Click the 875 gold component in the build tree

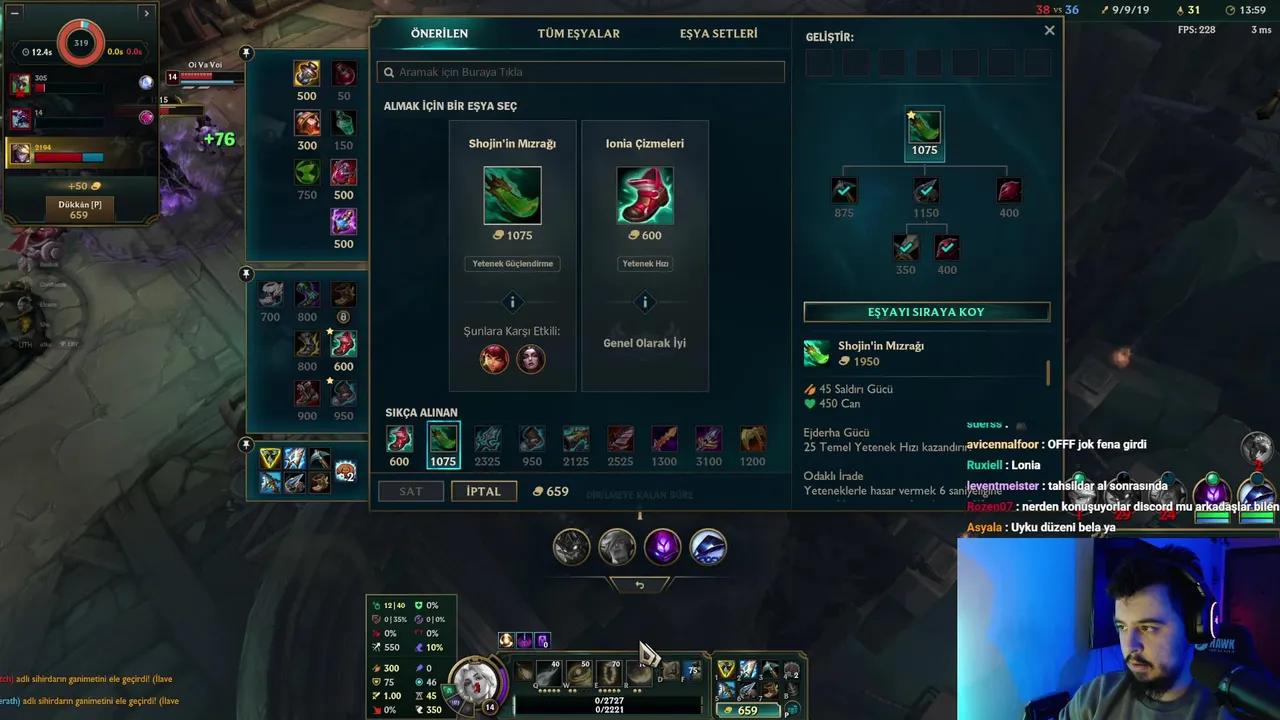tap(843, 189)
